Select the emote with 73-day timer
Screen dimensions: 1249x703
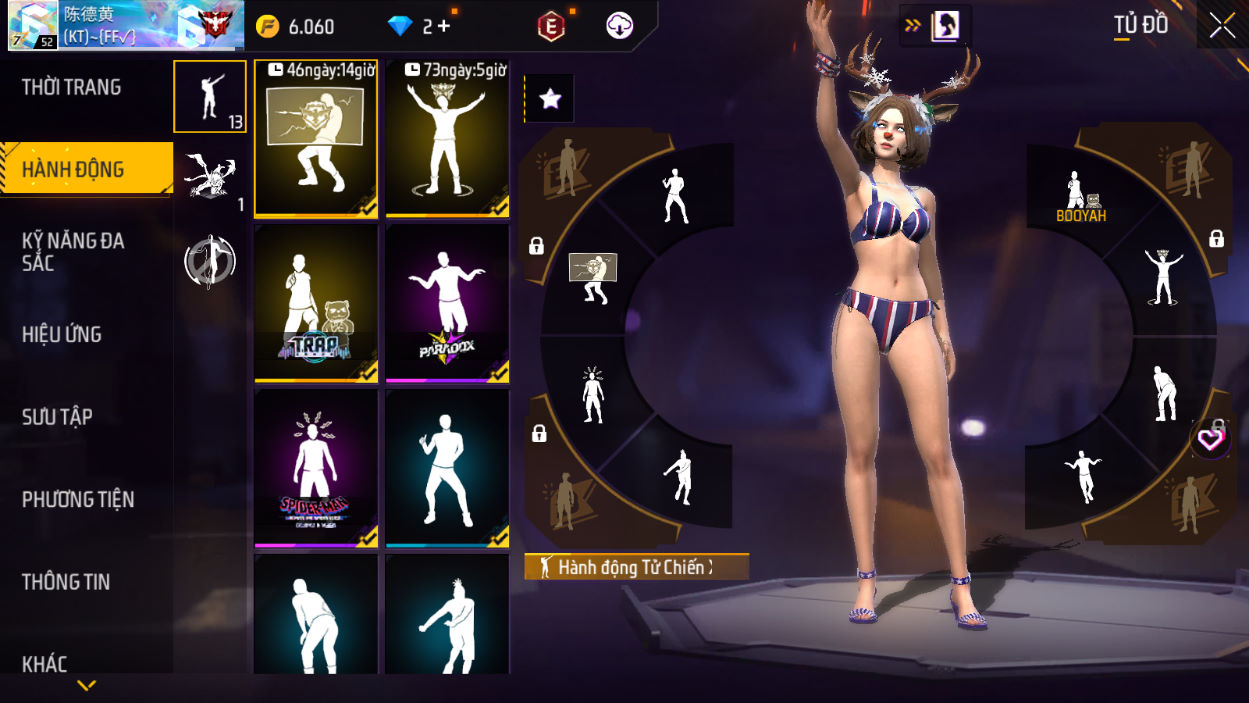(447, 138)
